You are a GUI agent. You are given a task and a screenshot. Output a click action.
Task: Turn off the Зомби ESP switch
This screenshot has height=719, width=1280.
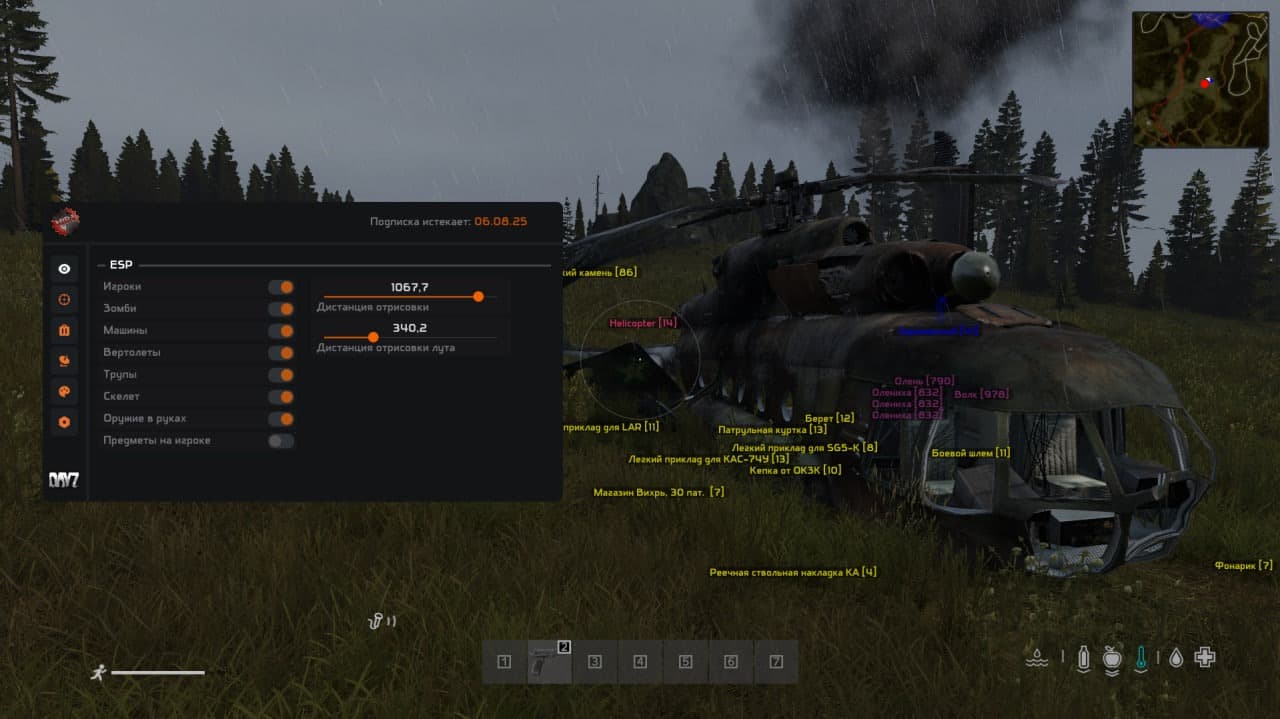click(x=281, y=309)
